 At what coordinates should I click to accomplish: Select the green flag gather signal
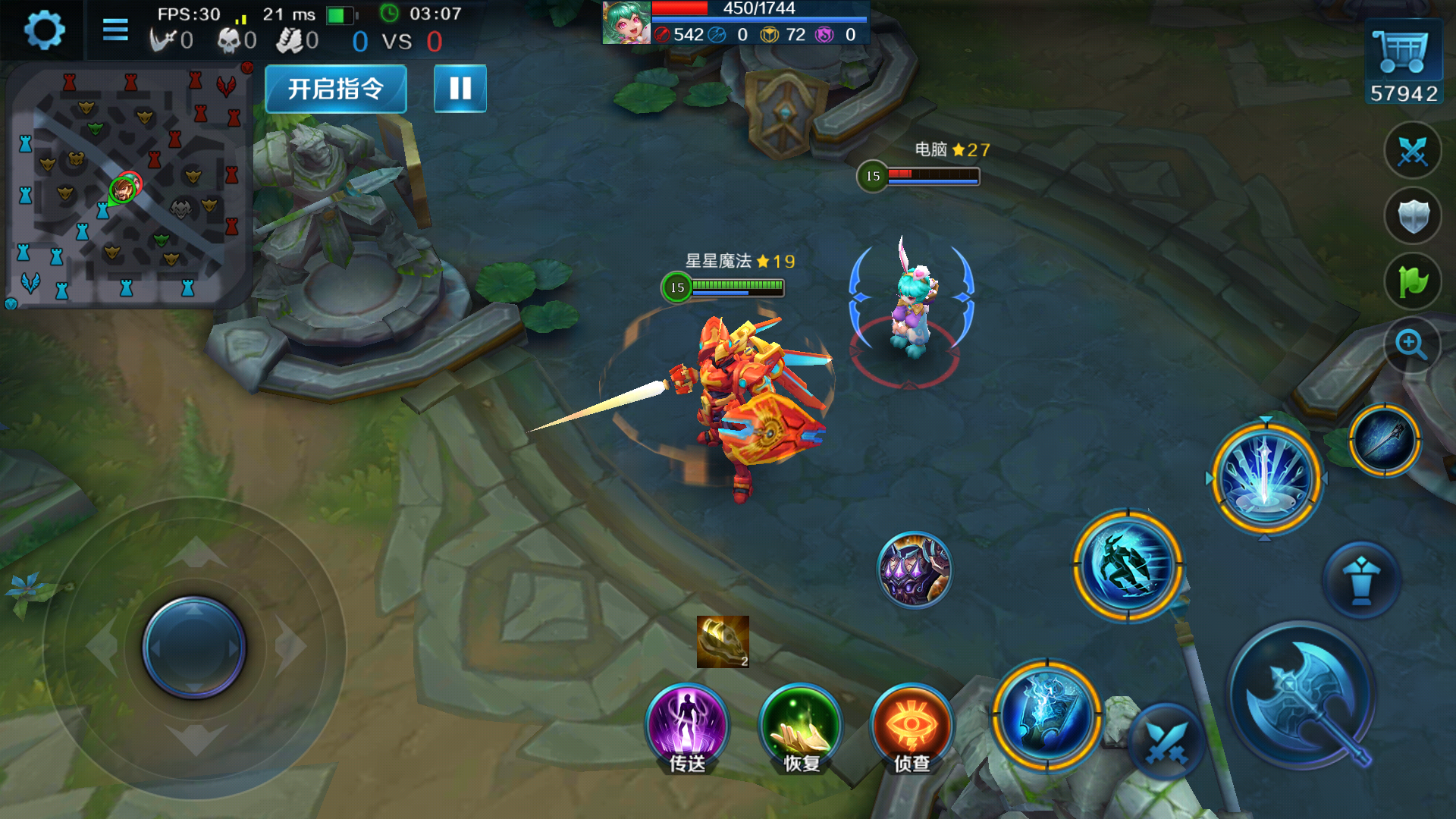click(x=1412, y=281)
